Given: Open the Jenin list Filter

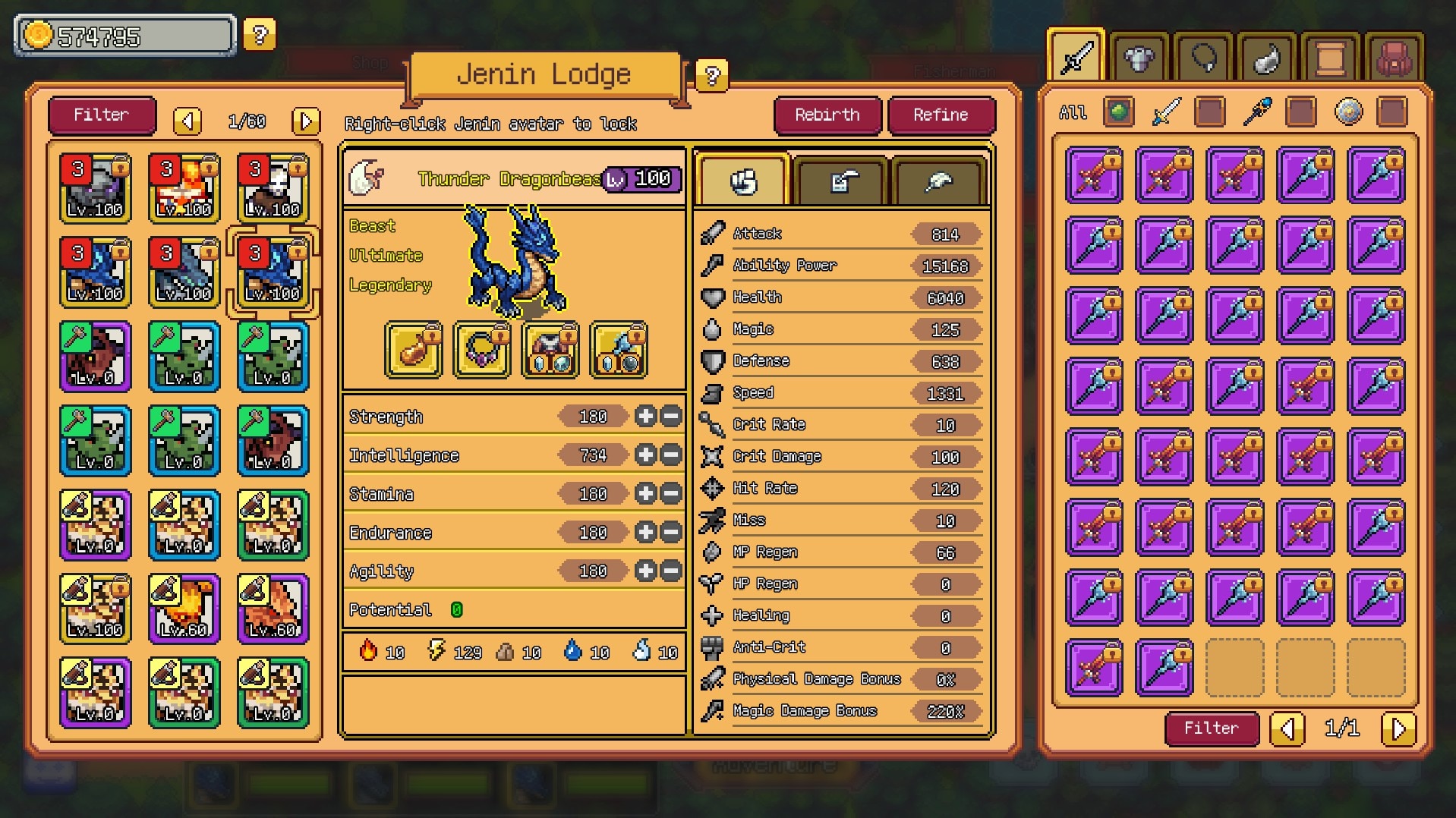Looking at the screenshot, I should point(101,115).
